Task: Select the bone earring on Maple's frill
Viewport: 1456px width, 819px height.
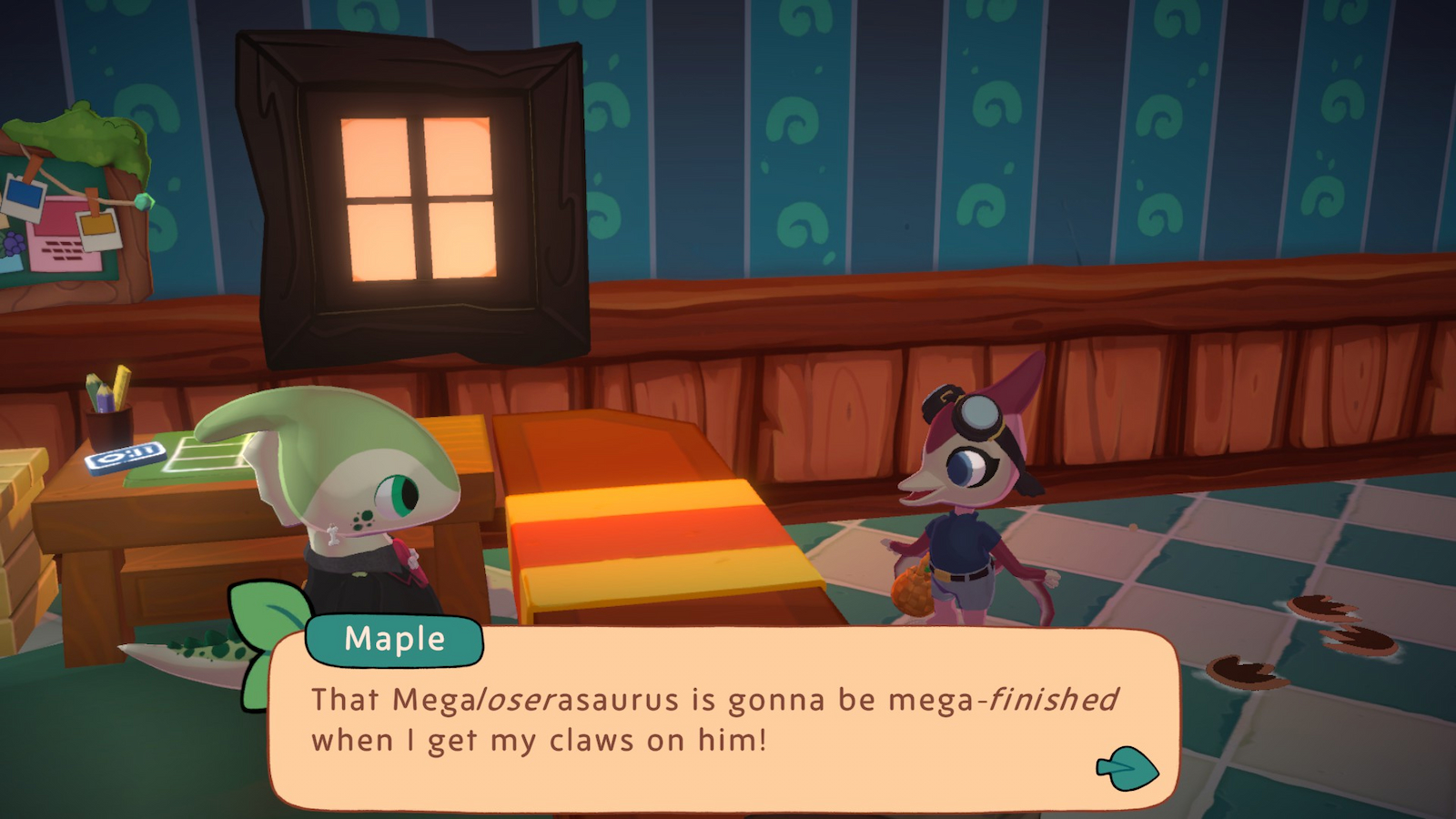Action: coord(332,535)
